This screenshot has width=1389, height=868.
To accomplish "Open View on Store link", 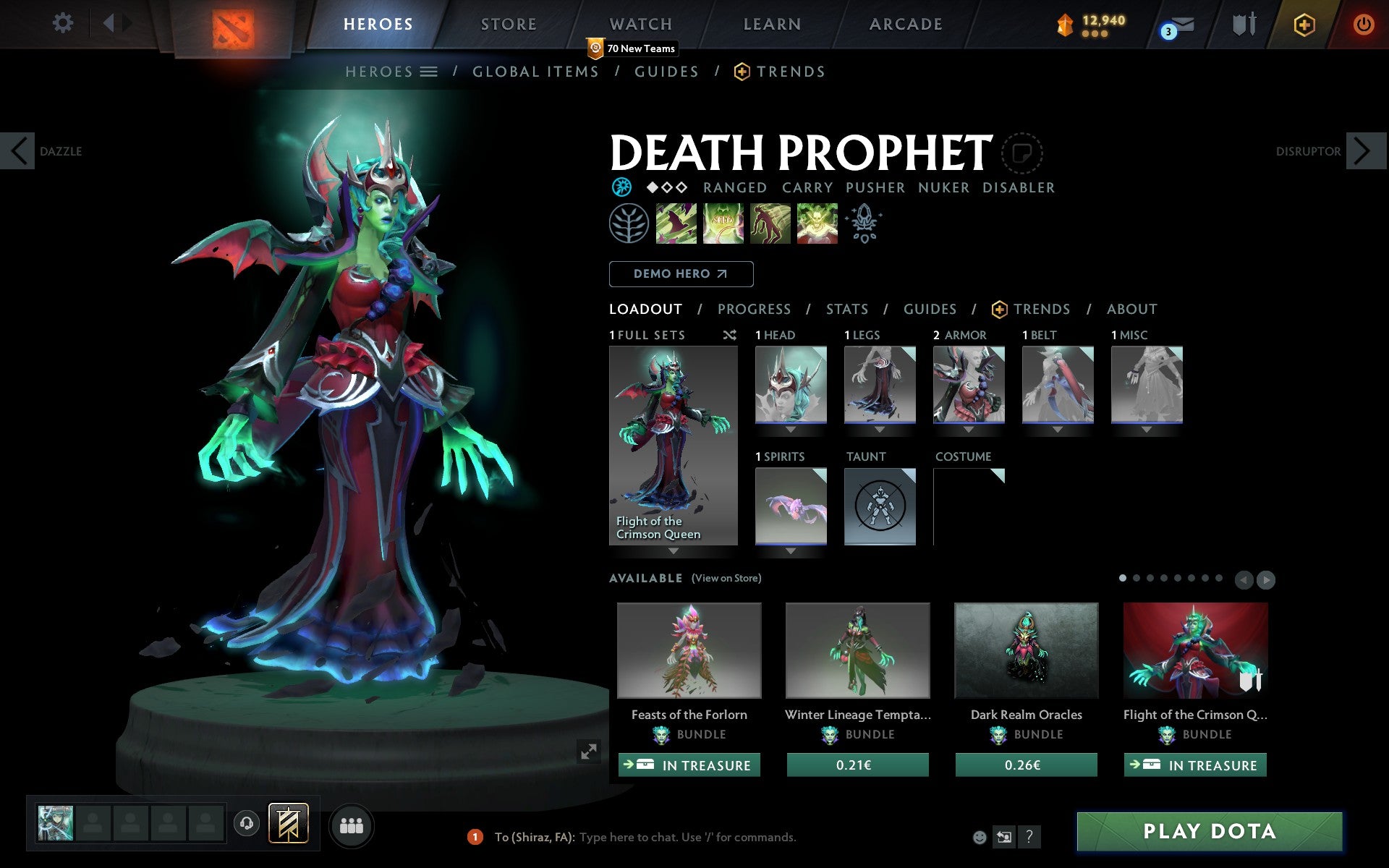I will [726, 579].
